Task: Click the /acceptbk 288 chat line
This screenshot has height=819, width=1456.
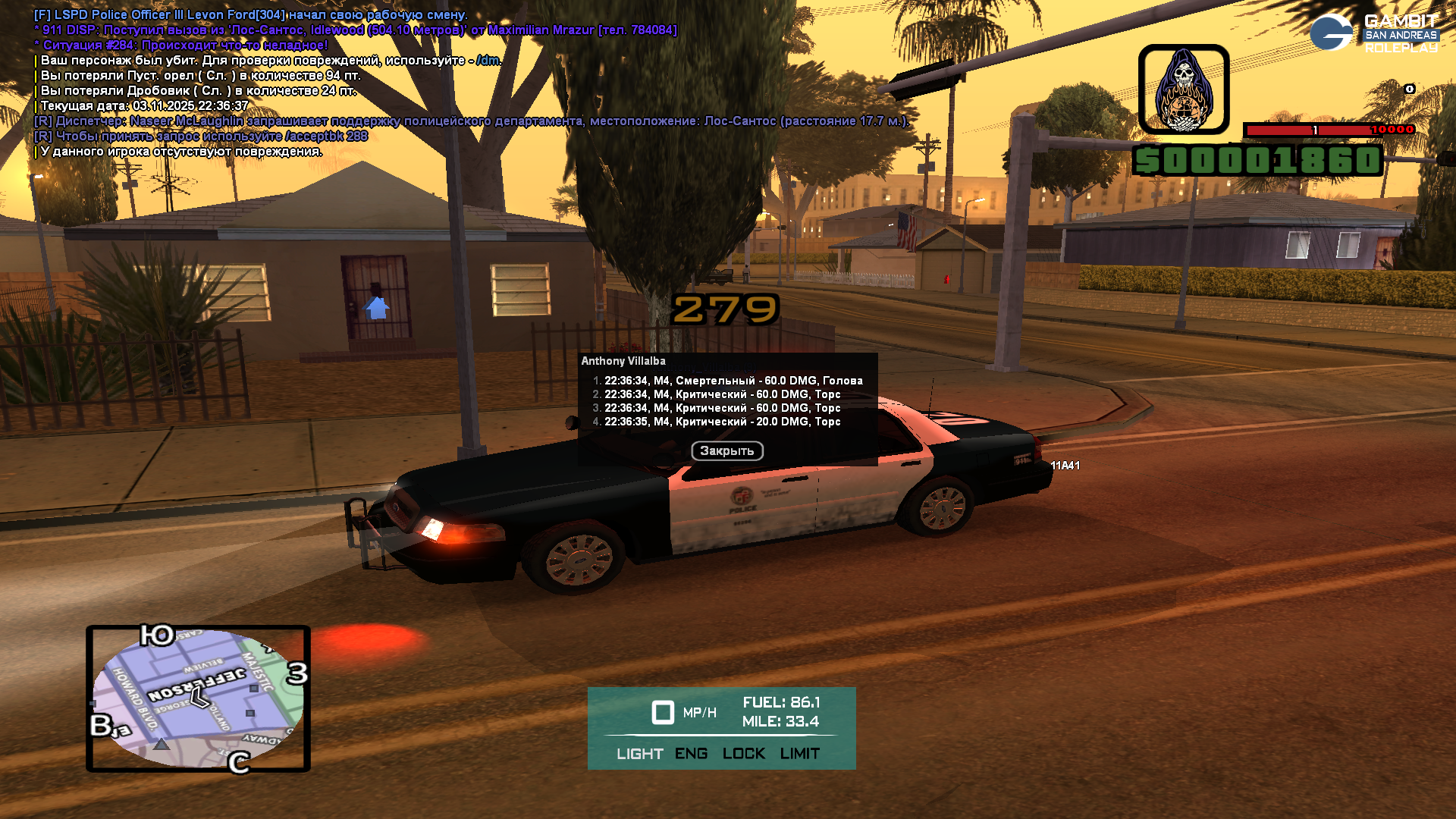Action: 201,136
